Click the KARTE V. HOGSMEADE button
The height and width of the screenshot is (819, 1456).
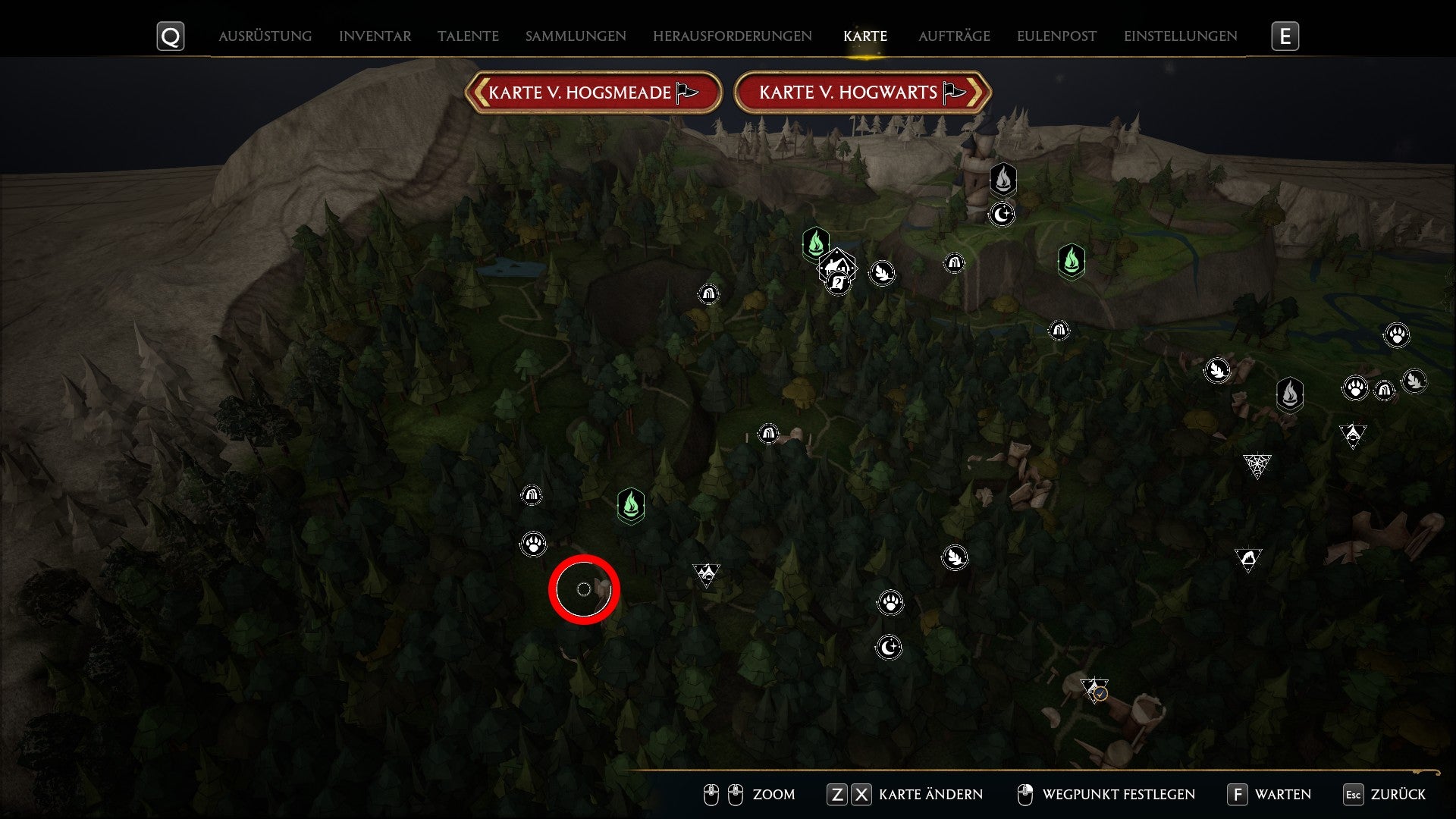click(x=594, y=93)
